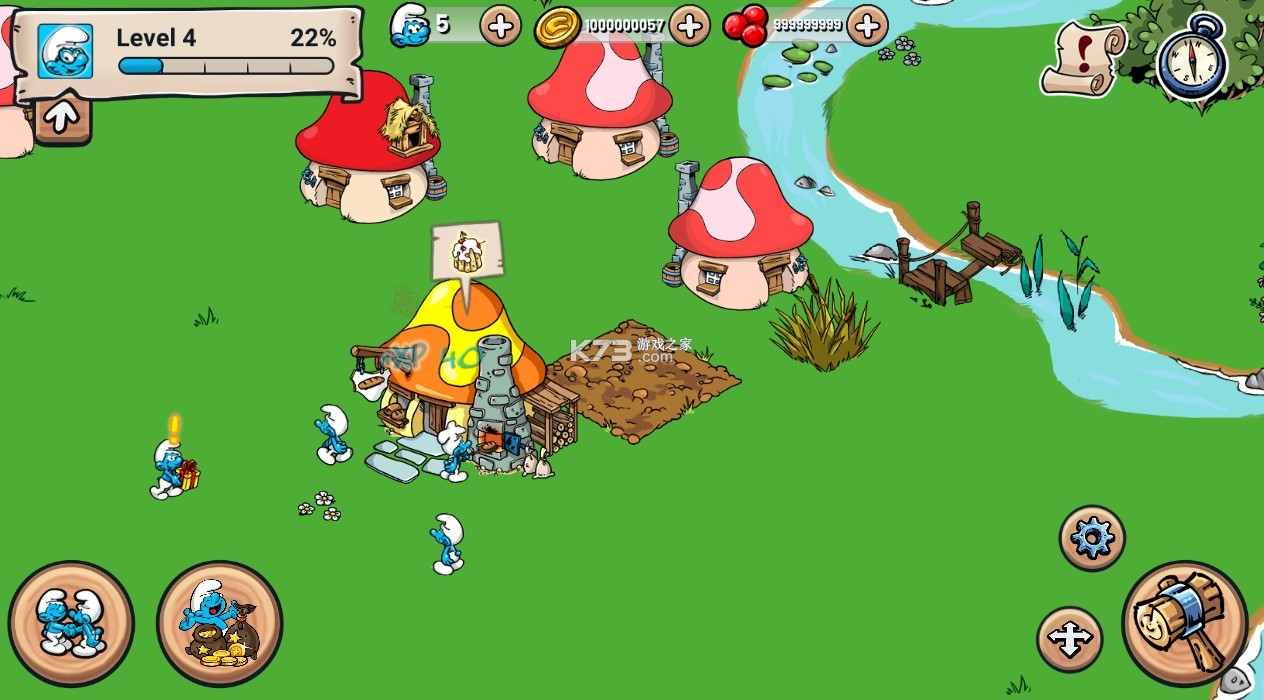Tap the Smurf avatar portrait
This screenshot has width=1264, height=700.
pyautogui.click(x=65, y=51)
